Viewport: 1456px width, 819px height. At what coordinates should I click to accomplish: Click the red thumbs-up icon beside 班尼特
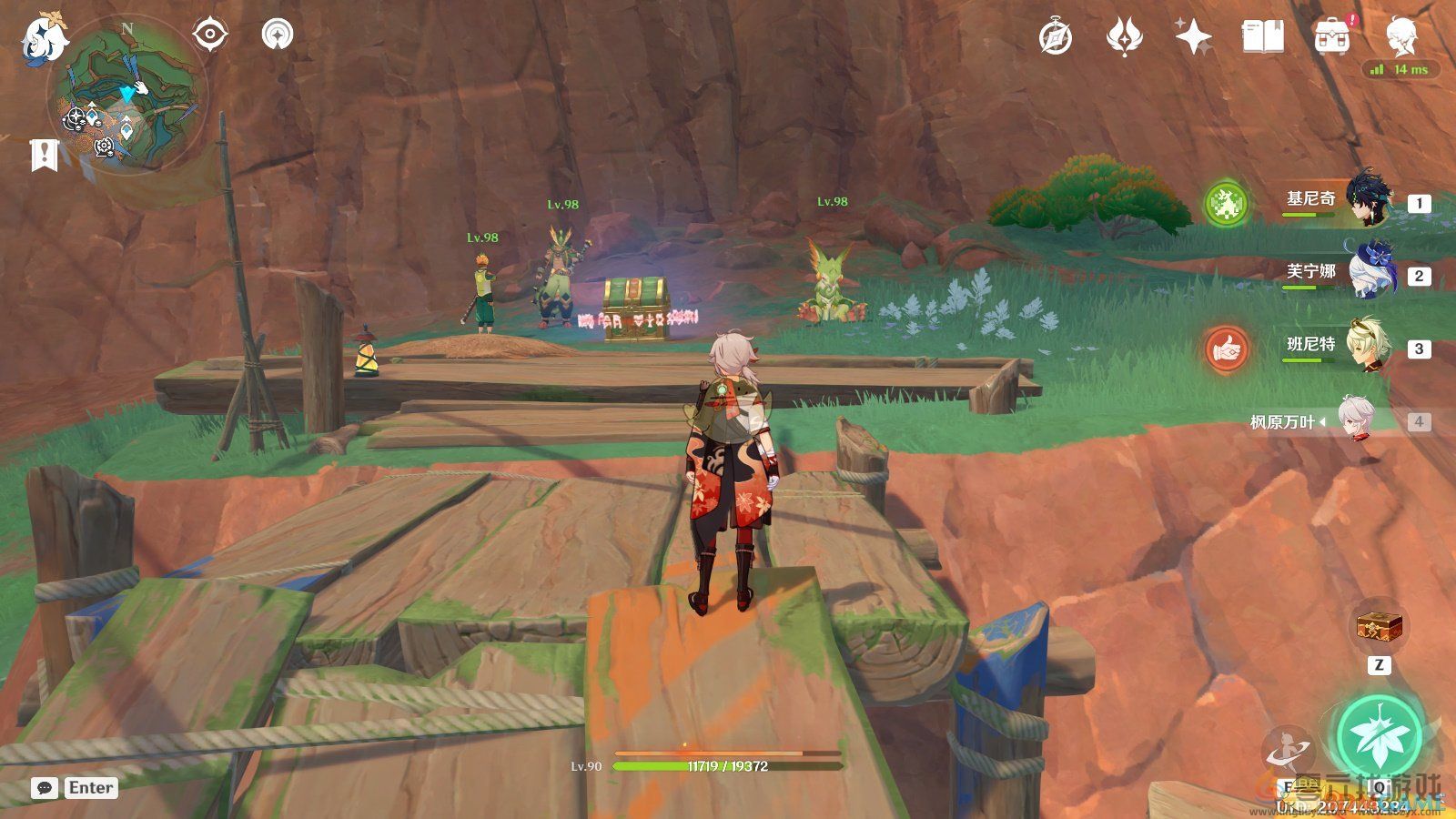[x=1226, y=349]
